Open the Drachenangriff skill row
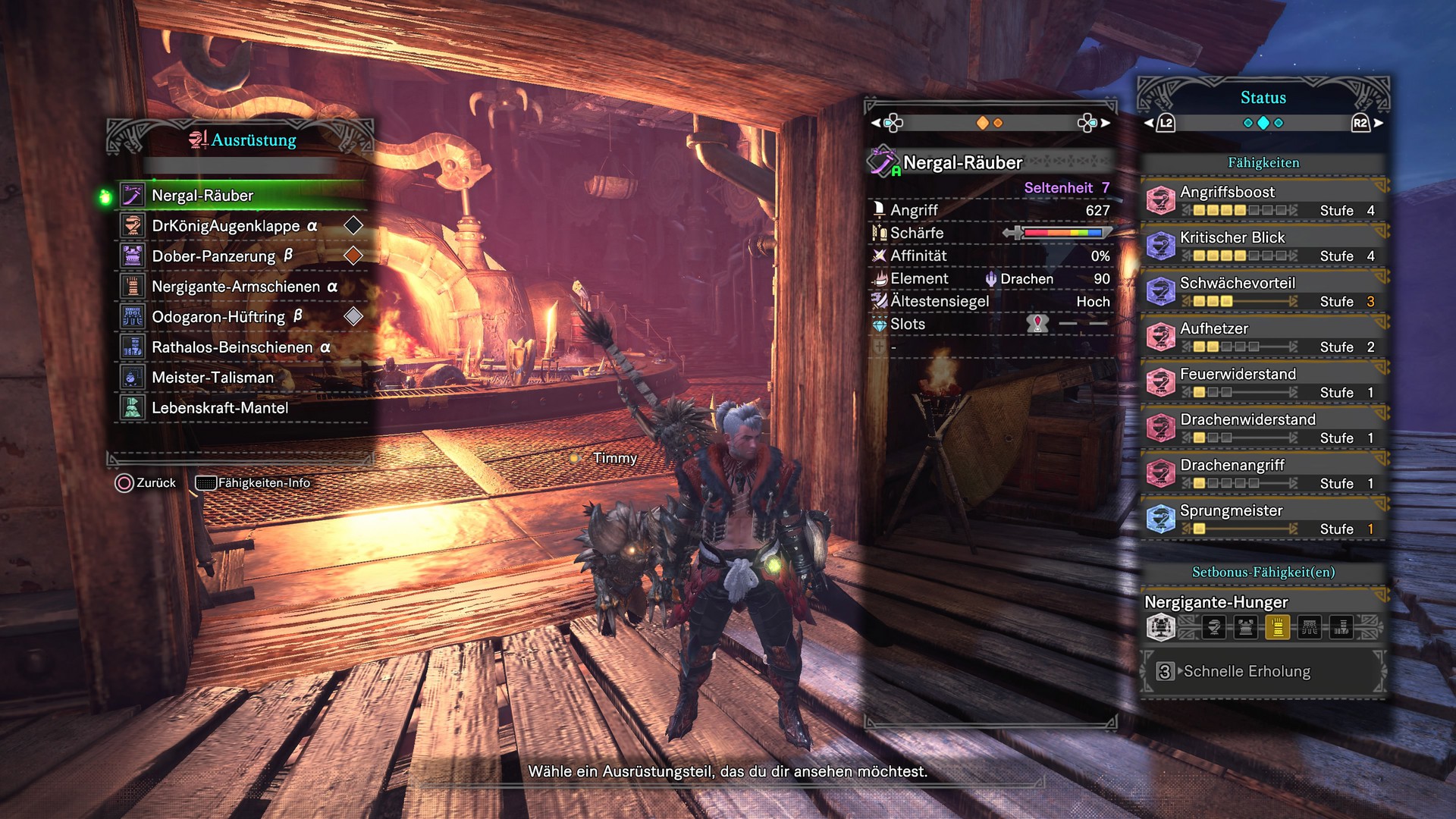 pyautogui.click(x=1262, y=473)
